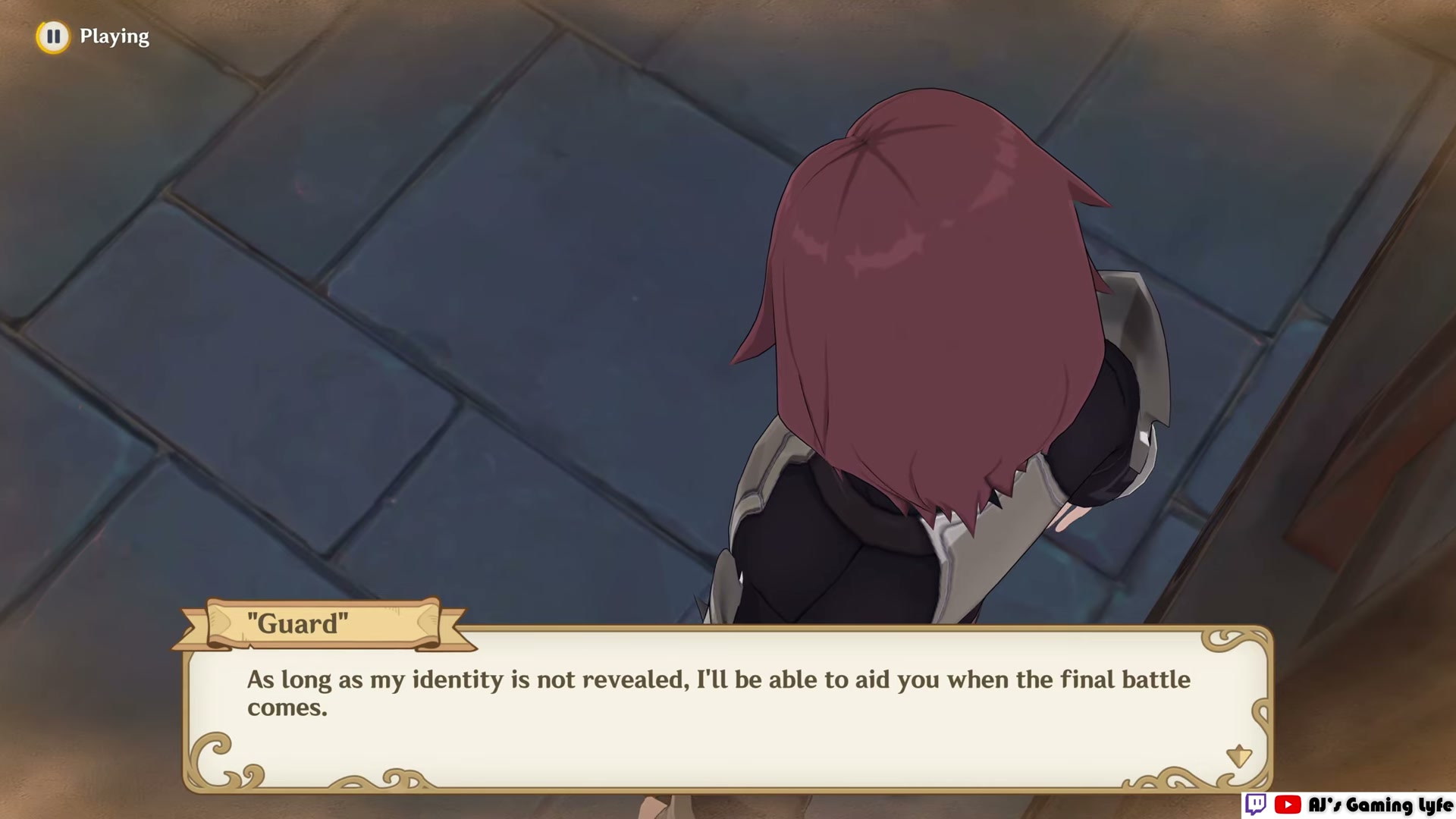Tap the downward arrow inside the dialogue frame

1239,755
